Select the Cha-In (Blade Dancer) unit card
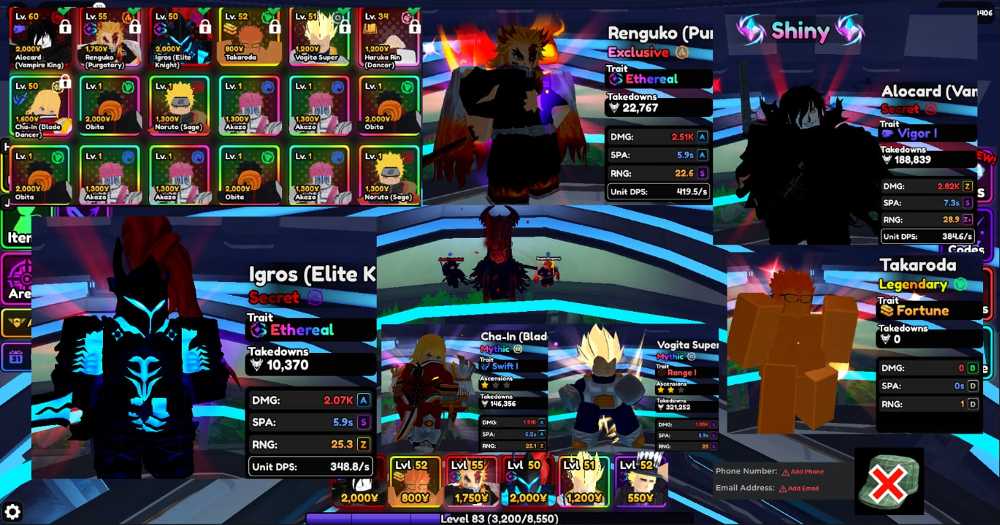 39,105
